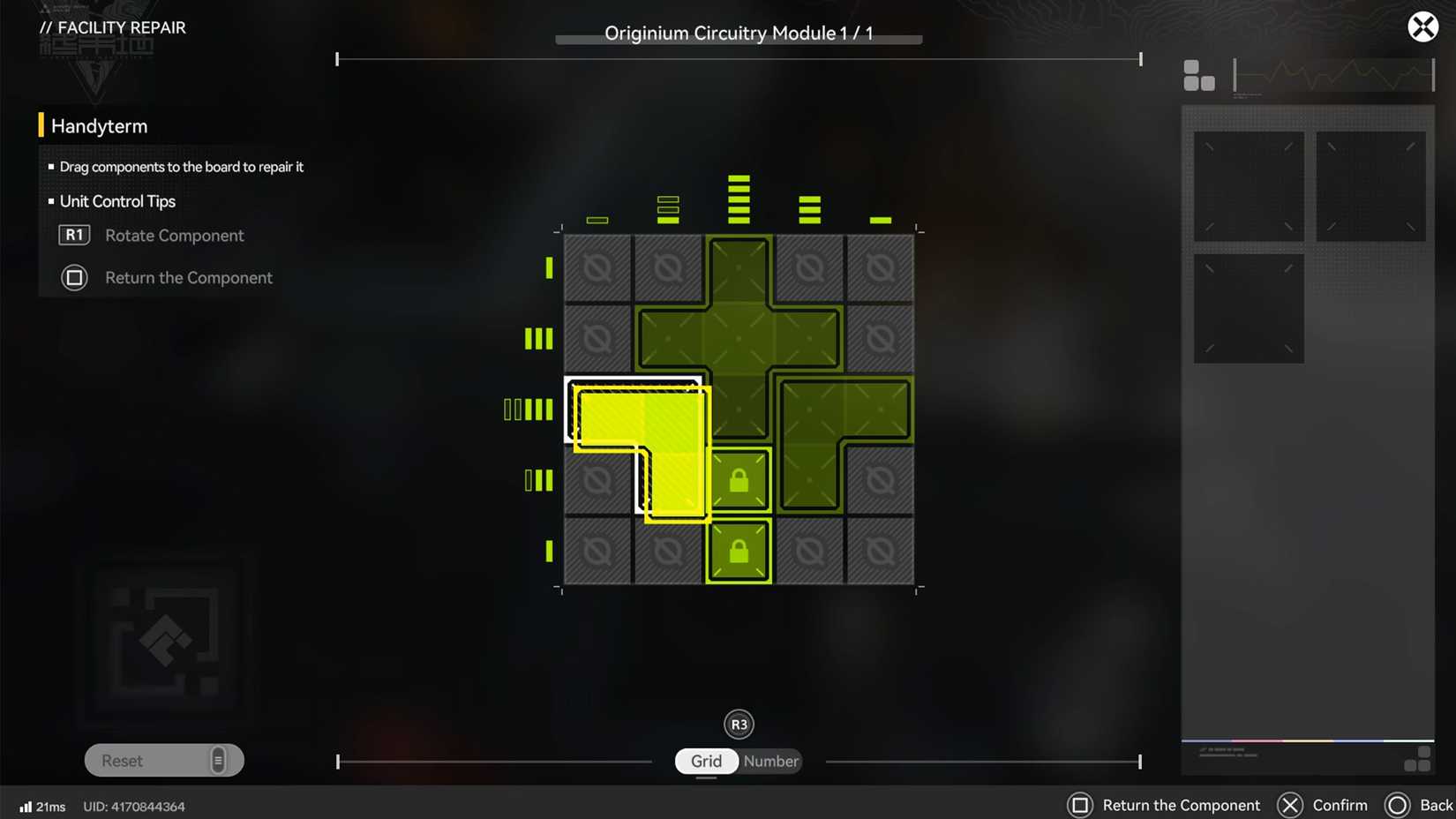Switch to the Grid display tab
The width and height of the screenshot is (1456, 819).
coord(706,761)
